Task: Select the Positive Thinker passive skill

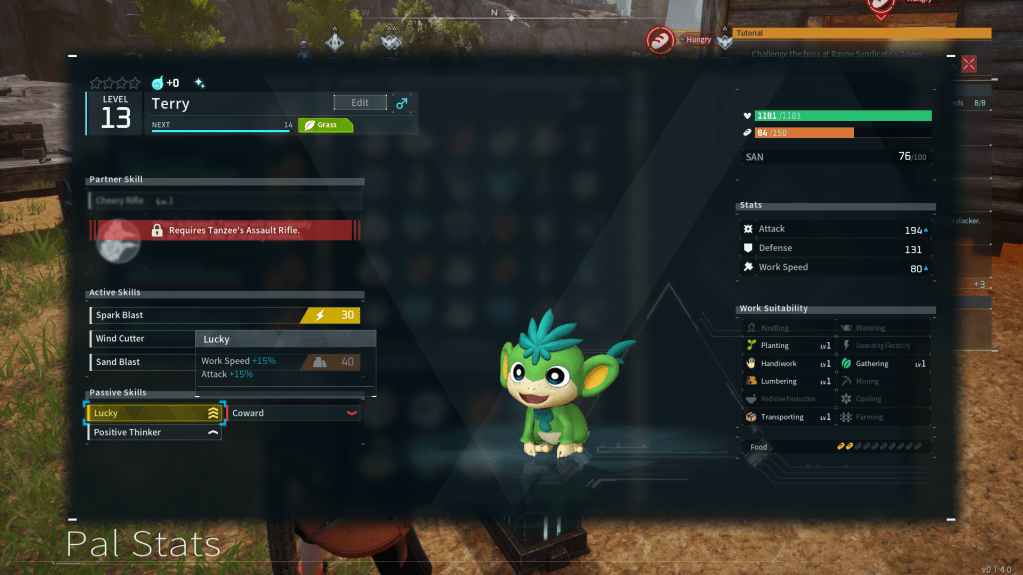Action: click(155, 433)
